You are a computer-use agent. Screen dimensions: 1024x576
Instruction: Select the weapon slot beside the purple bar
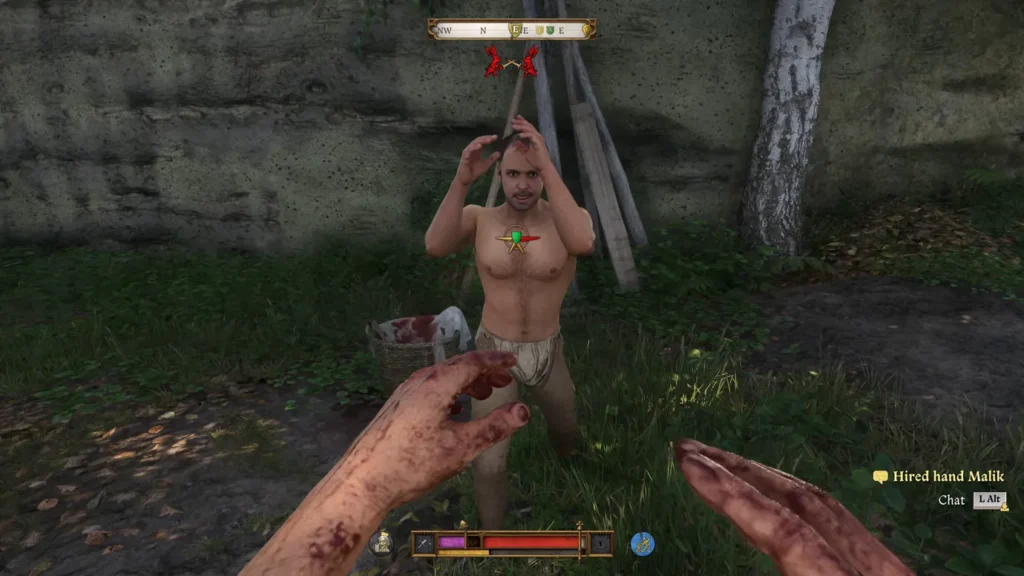point(425,543)
